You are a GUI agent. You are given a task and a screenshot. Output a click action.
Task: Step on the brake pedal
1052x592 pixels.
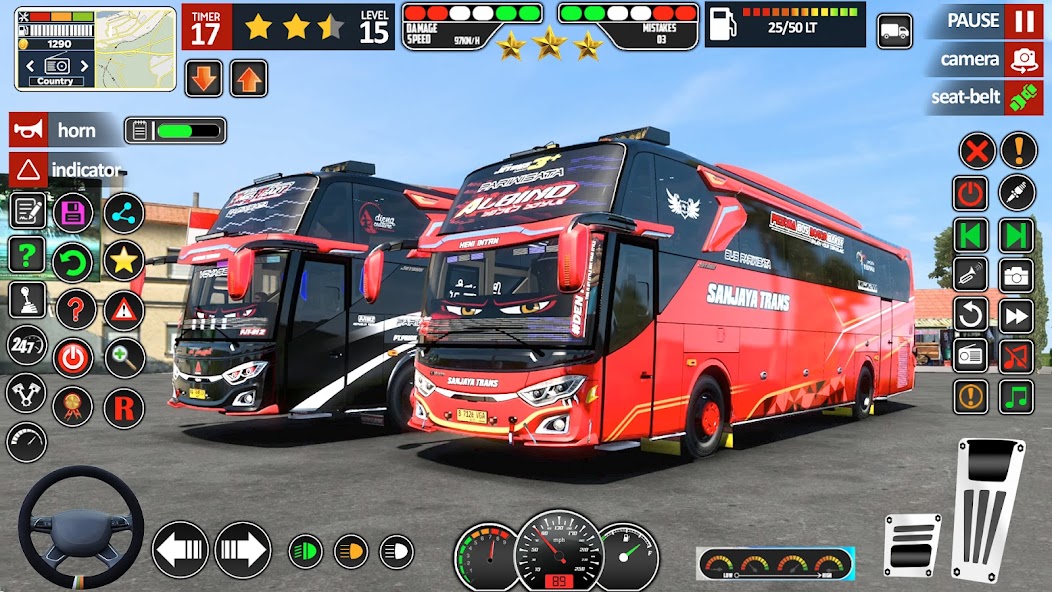pos(912,545)
